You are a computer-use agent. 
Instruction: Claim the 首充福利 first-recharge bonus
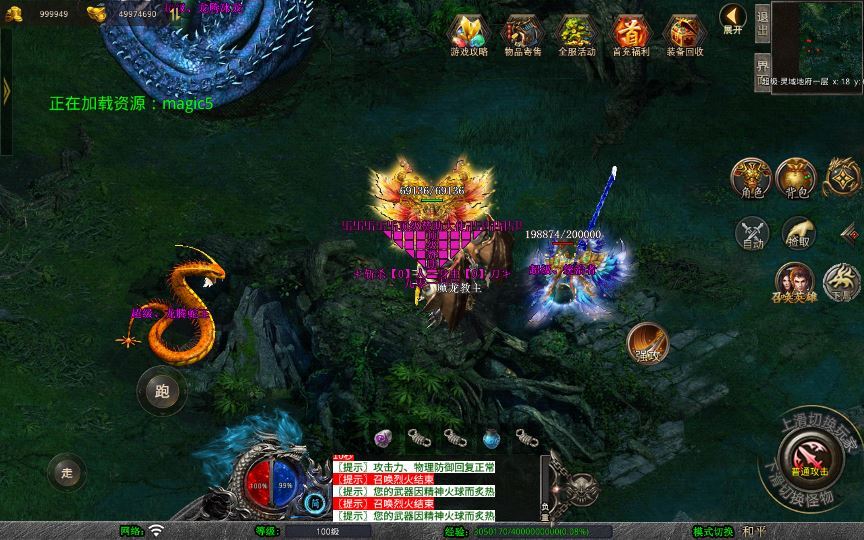(630, 33)
